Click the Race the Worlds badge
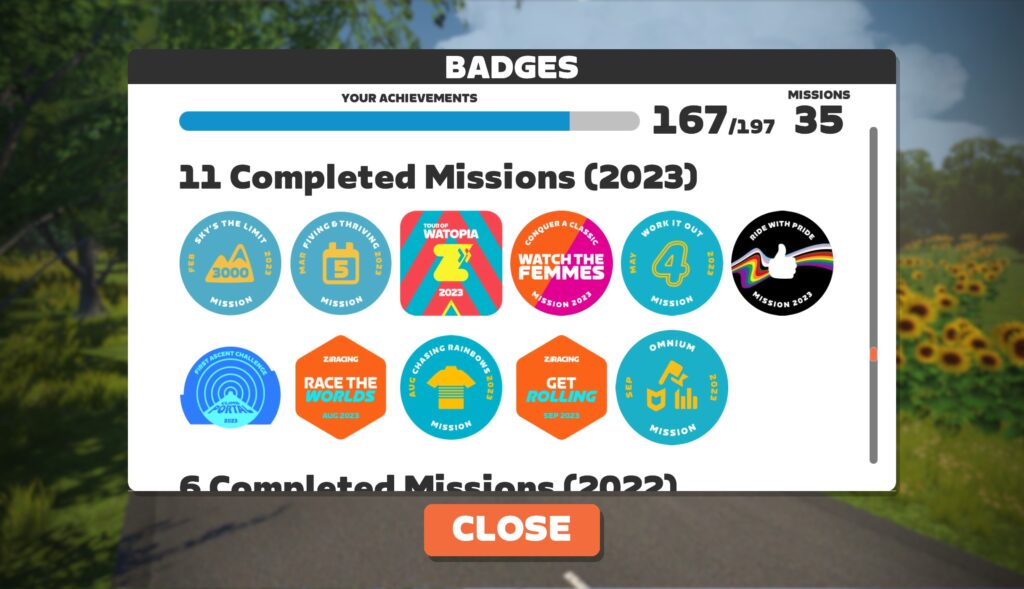This screenshot has height=589, width=1024. point(342,387)
